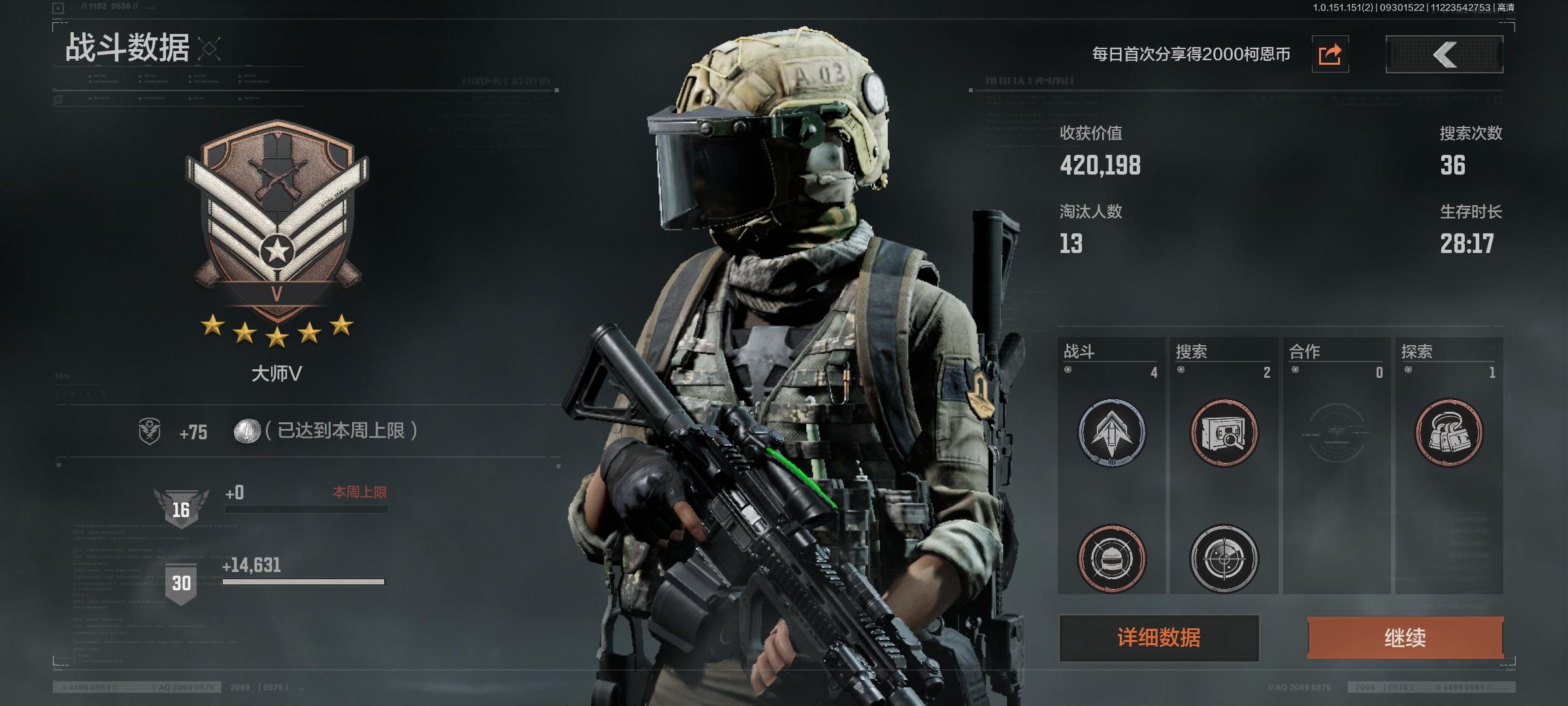Screen dimensions: 1568x706
Task: Go back using the arrow button
Action: [x=1444, y=54]
